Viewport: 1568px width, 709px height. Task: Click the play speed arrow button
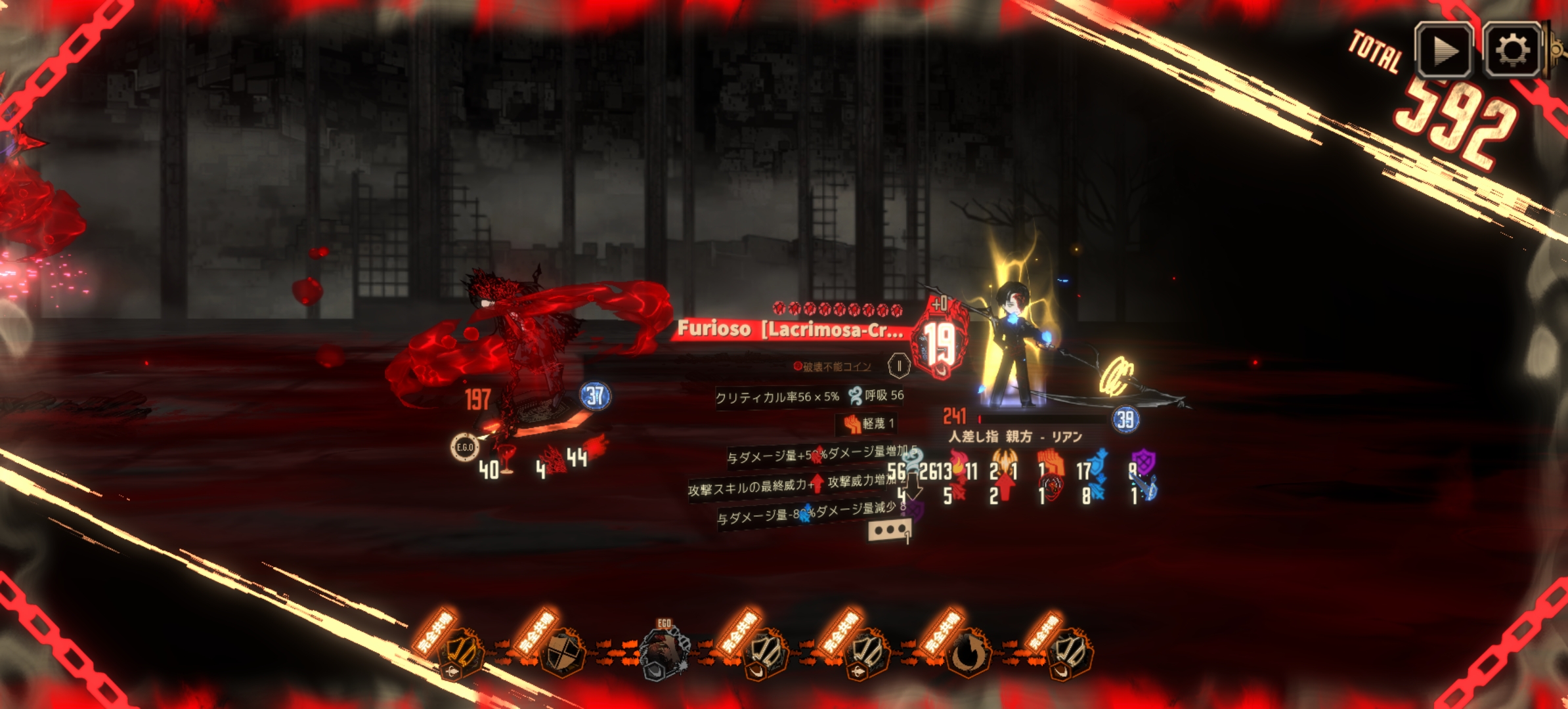coord(1443,51)
